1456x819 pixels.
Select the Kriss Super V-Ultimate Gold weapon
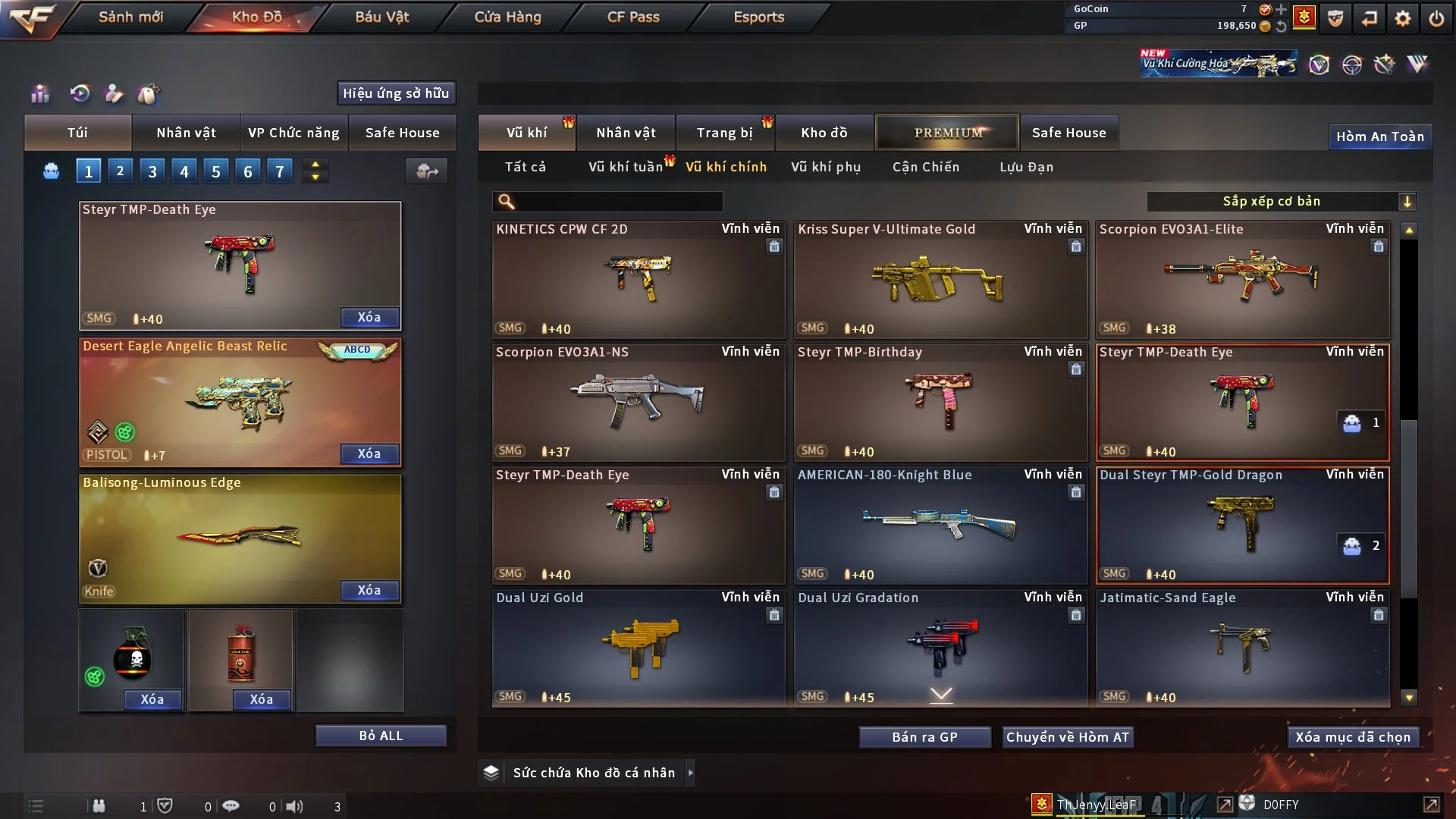click(940, 281)
